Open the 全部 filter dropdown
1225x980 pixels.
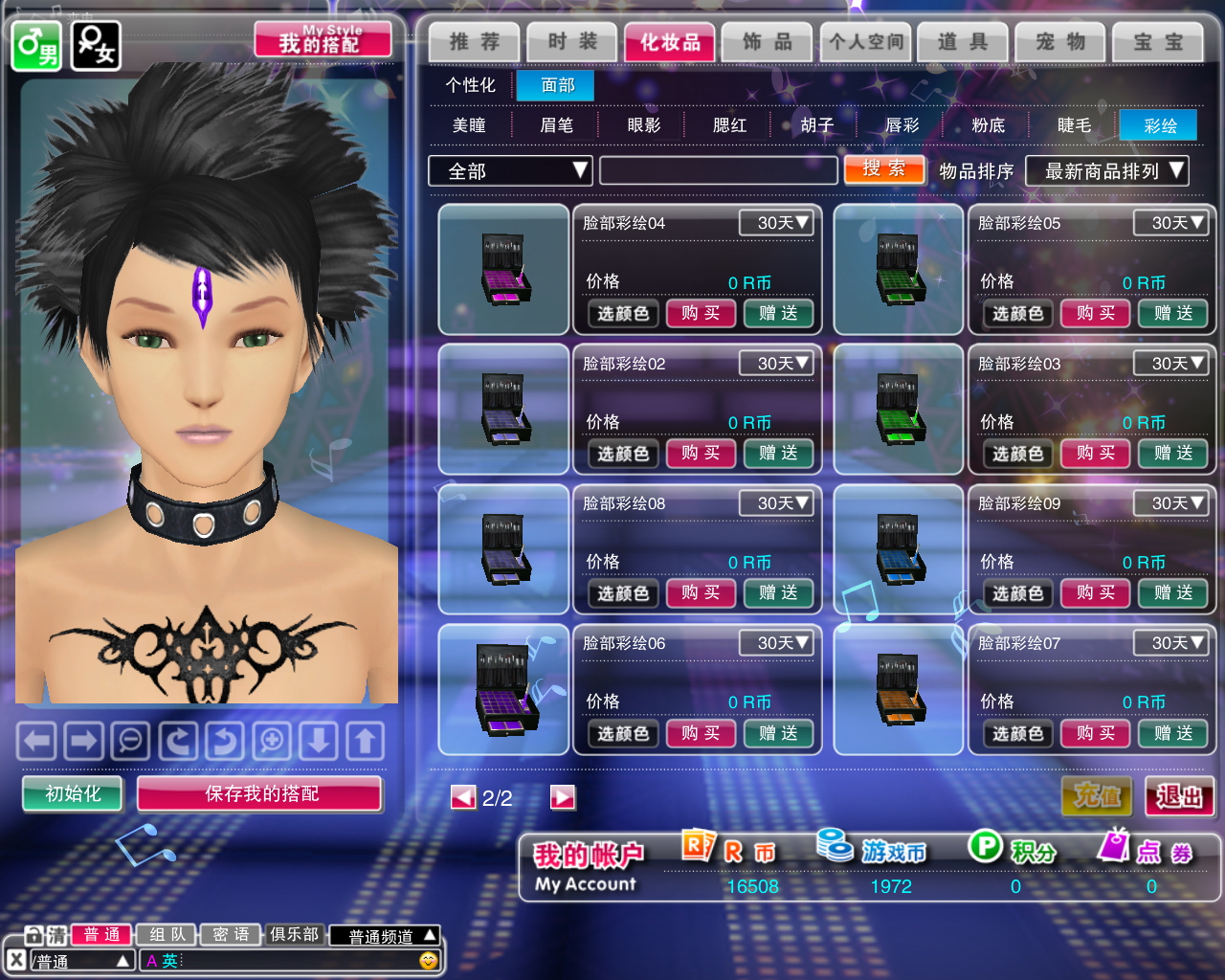[x=510, y=171]
